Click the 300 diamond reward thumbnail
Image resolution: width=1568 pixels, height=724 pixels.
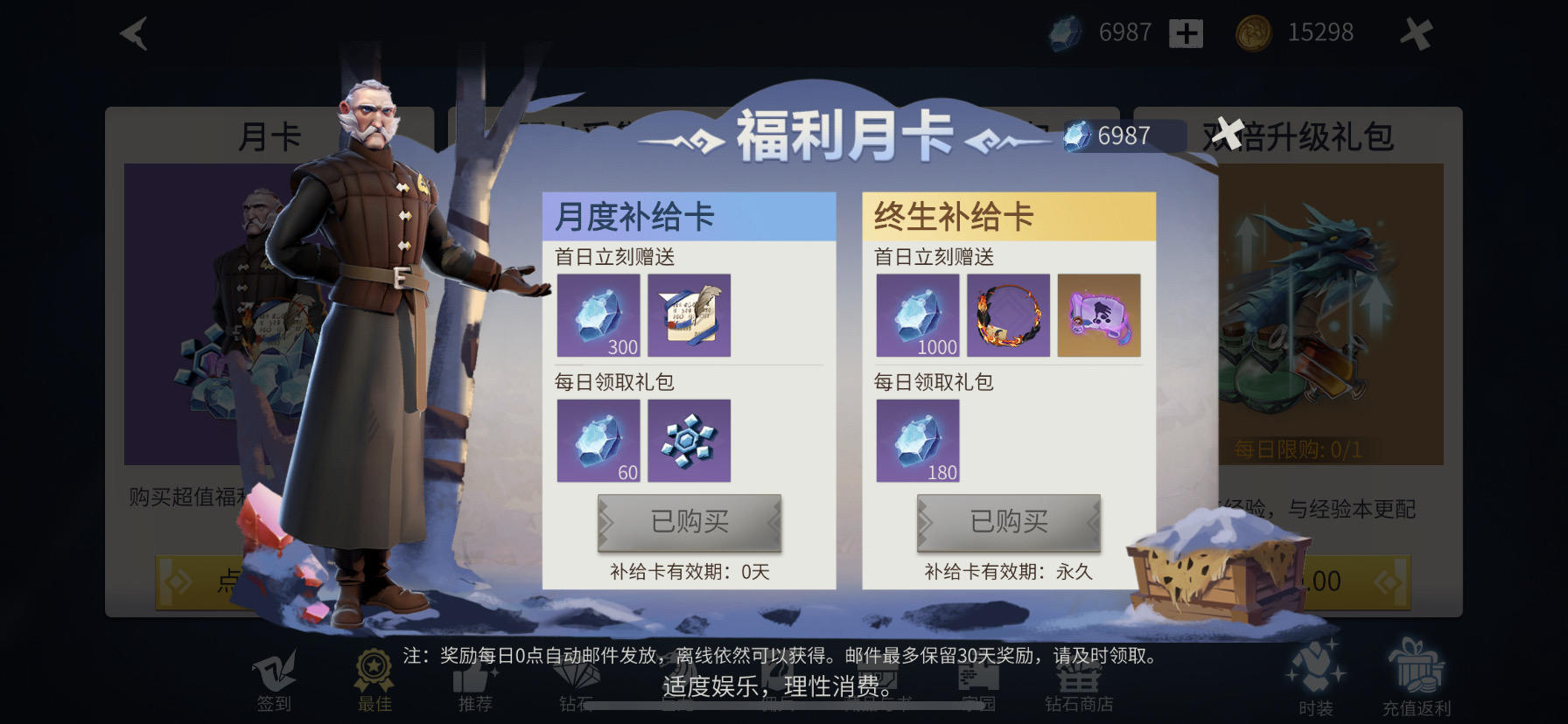tap(599, 317)
